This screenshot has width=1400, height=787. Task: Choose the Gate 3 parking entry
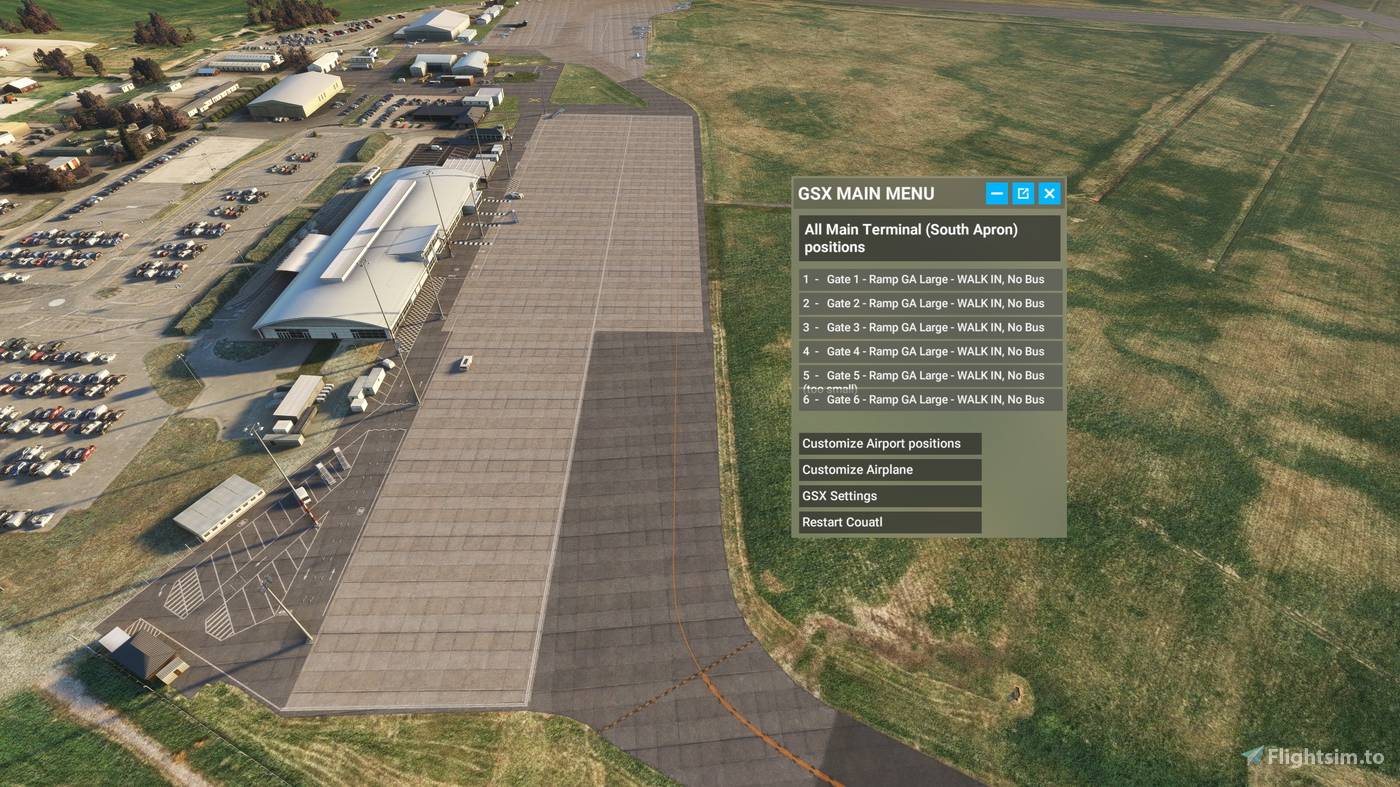[x=930, y=327]
